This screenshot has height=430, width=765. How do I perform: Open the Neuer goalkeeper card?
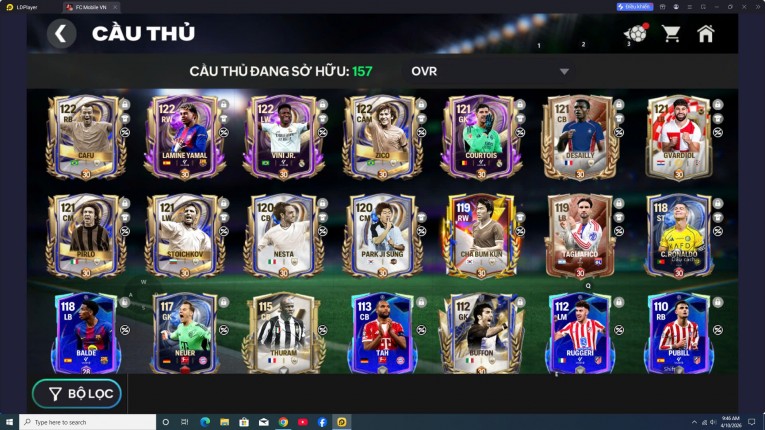tap(184, 332)
